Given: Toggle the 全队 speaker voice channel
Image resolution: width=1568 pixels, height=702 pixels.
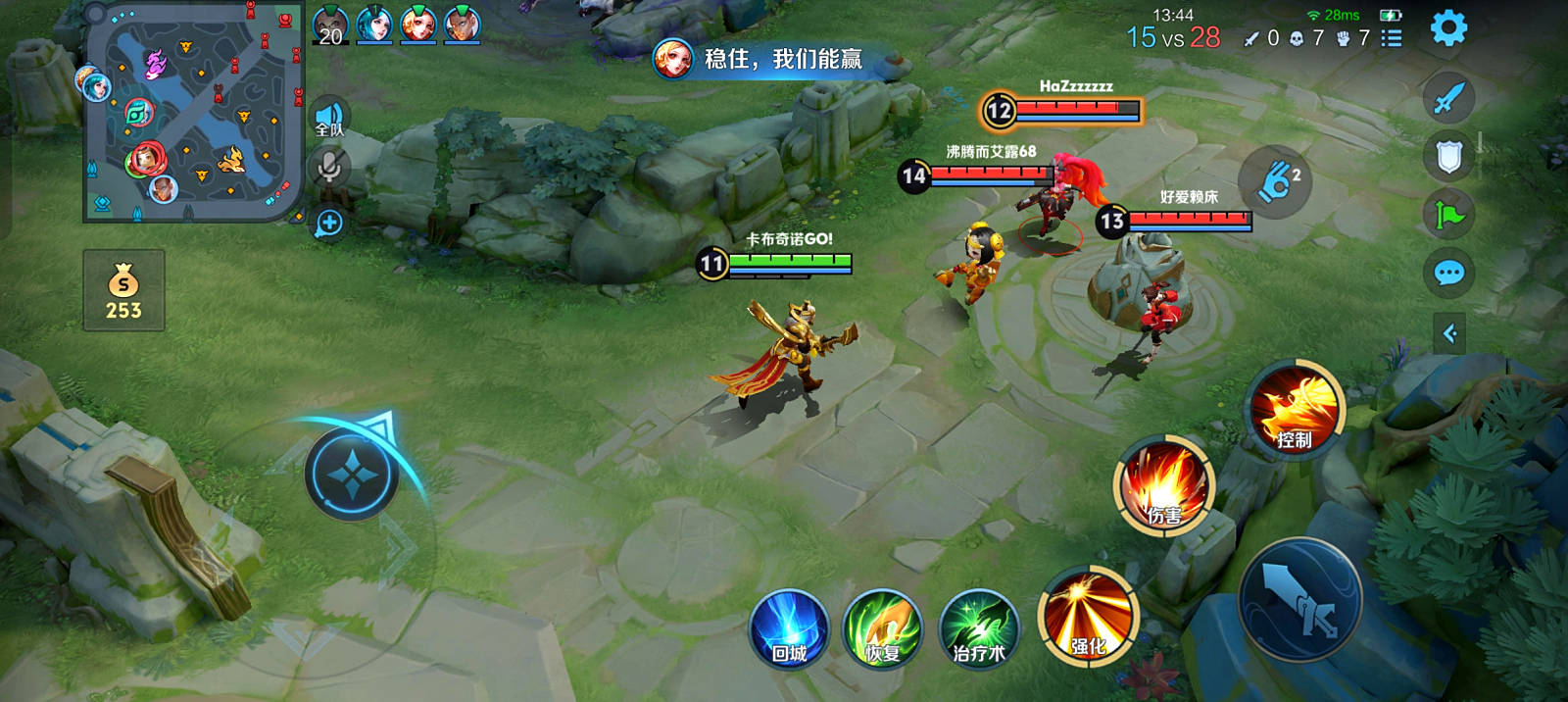Looking at the screenshot, I should tap(329, 120).
